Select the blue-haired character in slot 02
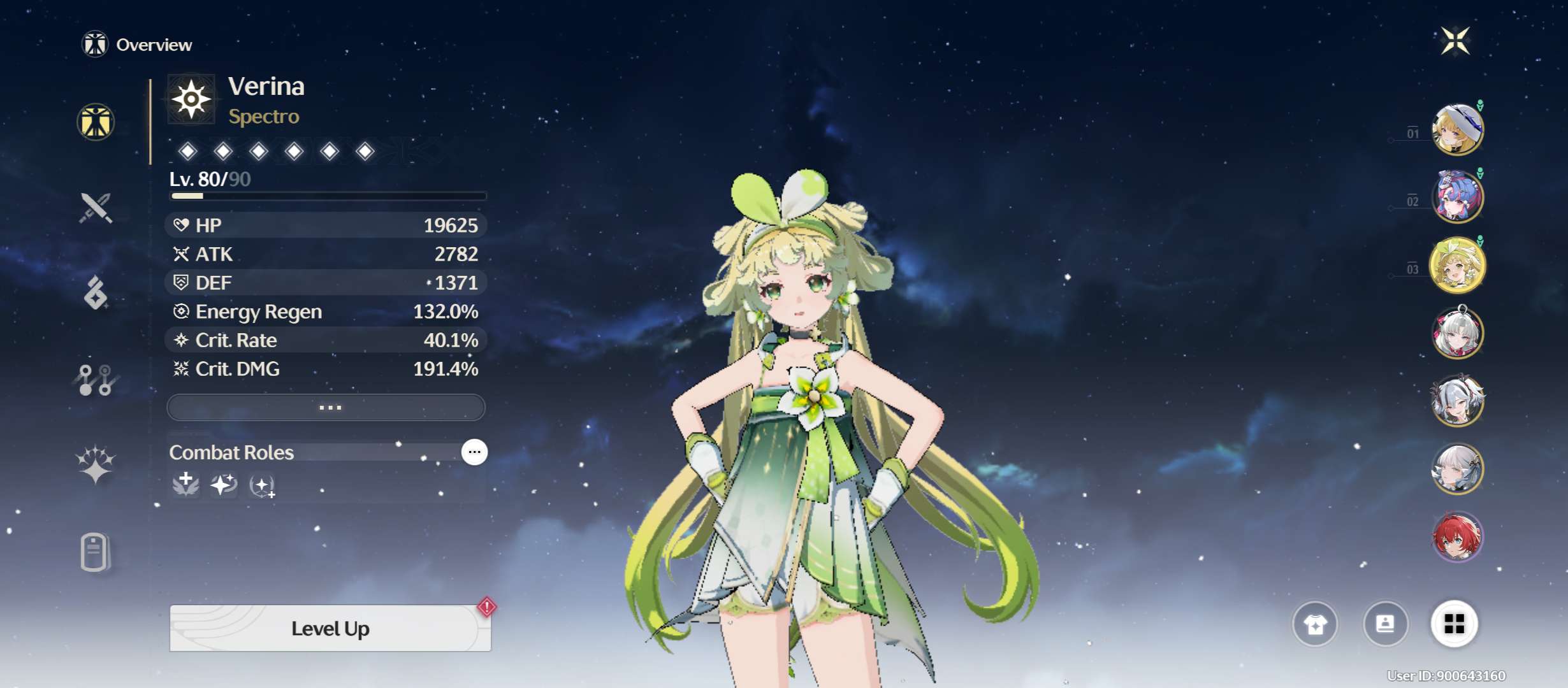 1458,197
